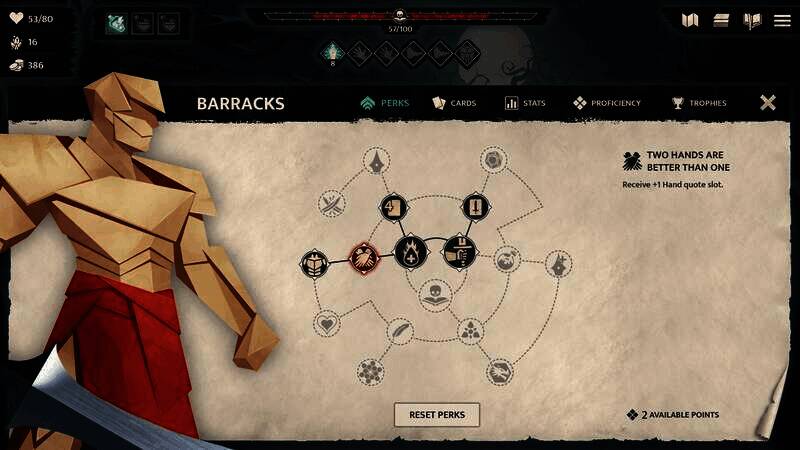Open the journal book icon
This screenshot has width=800, height=450.
click(x=752, y=20)
